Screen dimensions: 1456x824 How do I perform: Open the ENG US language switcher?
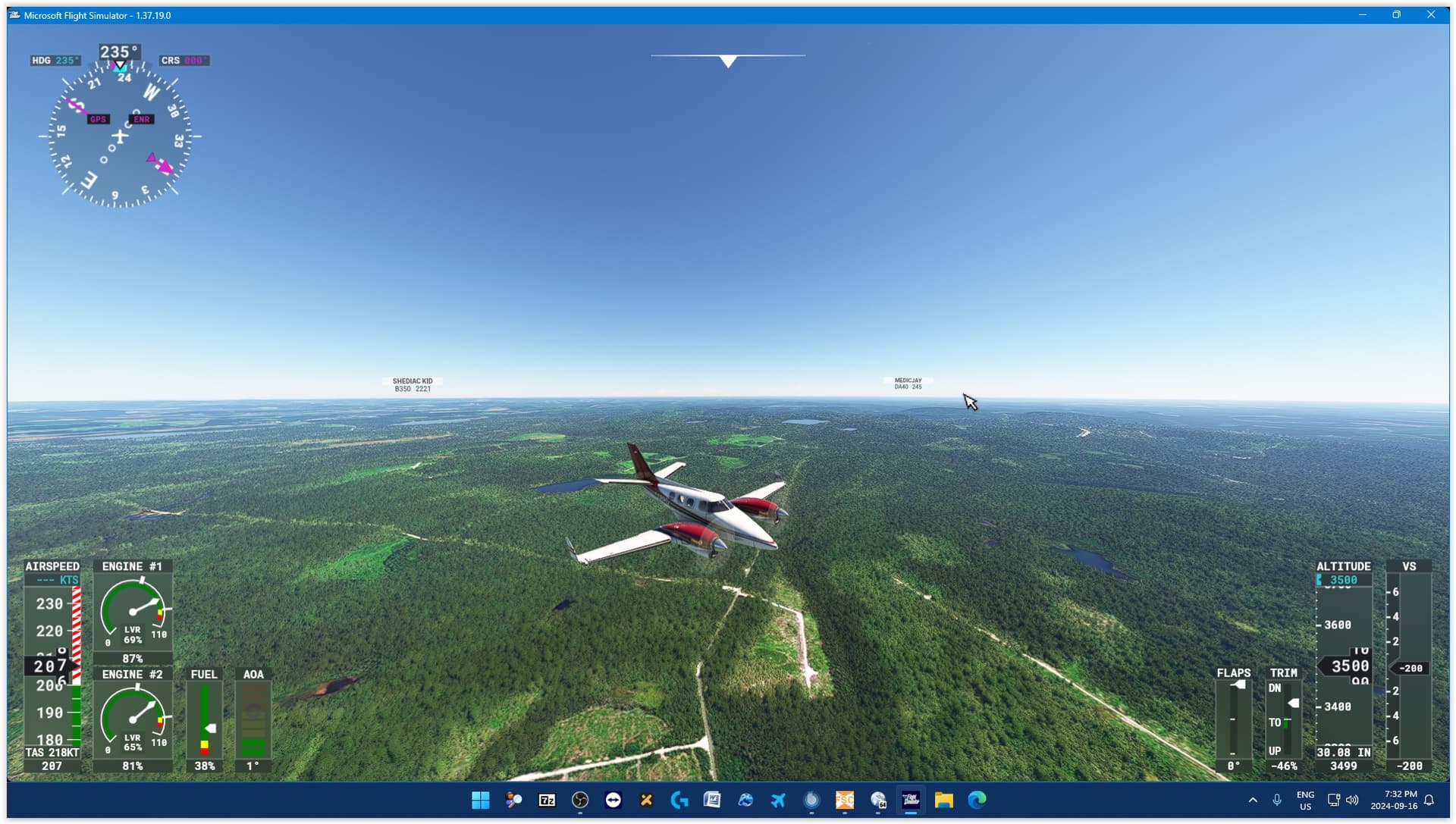[x=1305, y=801]
